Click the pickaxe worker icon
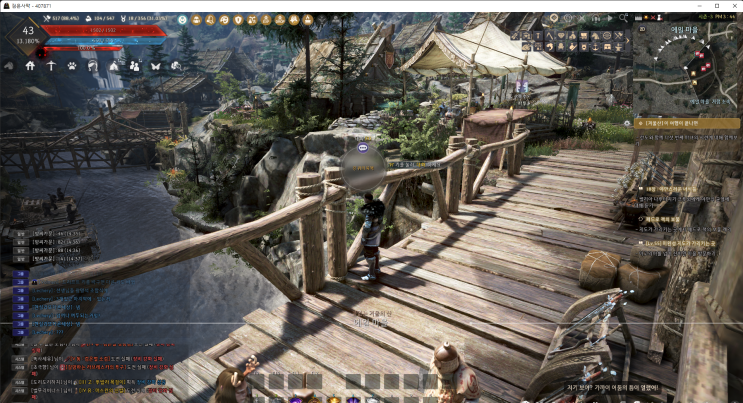The width and height of the screenshot is (743, 403). click(51, 66)
